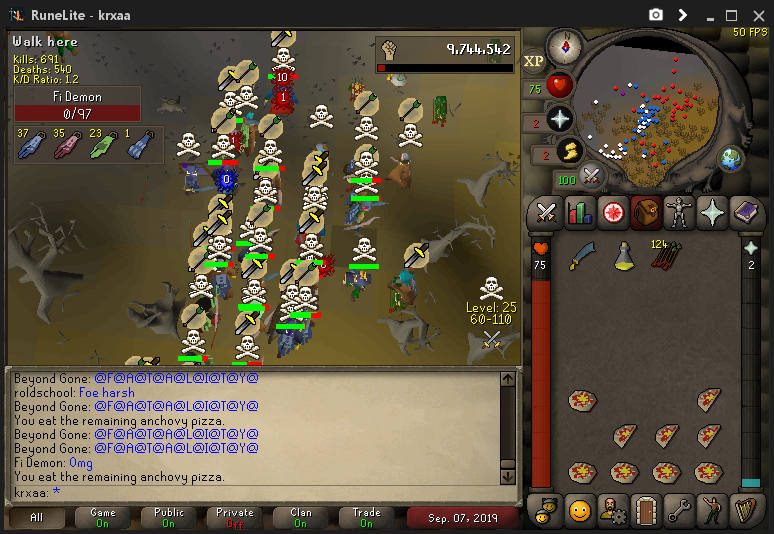Switch chat filter to All
Image resolution: width=774 pixels, height=534 pixels.
coord(37,518)
